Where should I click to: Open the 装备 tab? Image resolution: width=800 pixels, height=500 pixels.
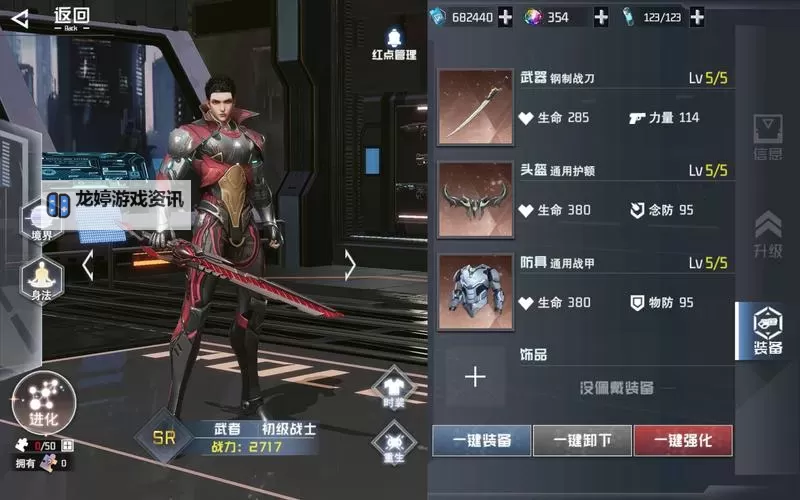pos(767,332)
